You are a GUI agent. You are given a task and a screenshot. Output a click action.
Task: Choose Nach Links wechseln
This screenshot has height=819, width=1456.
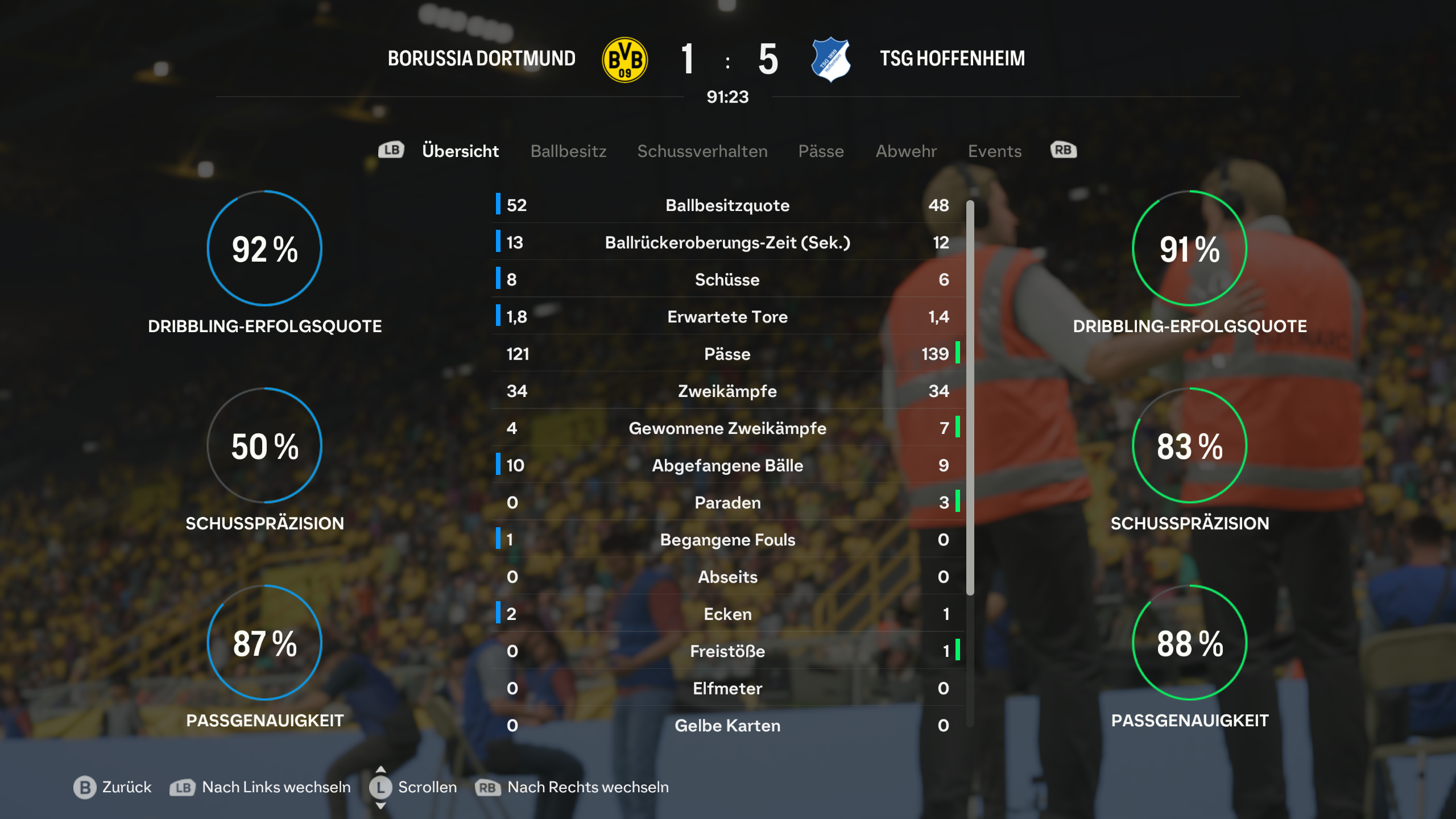260,787
